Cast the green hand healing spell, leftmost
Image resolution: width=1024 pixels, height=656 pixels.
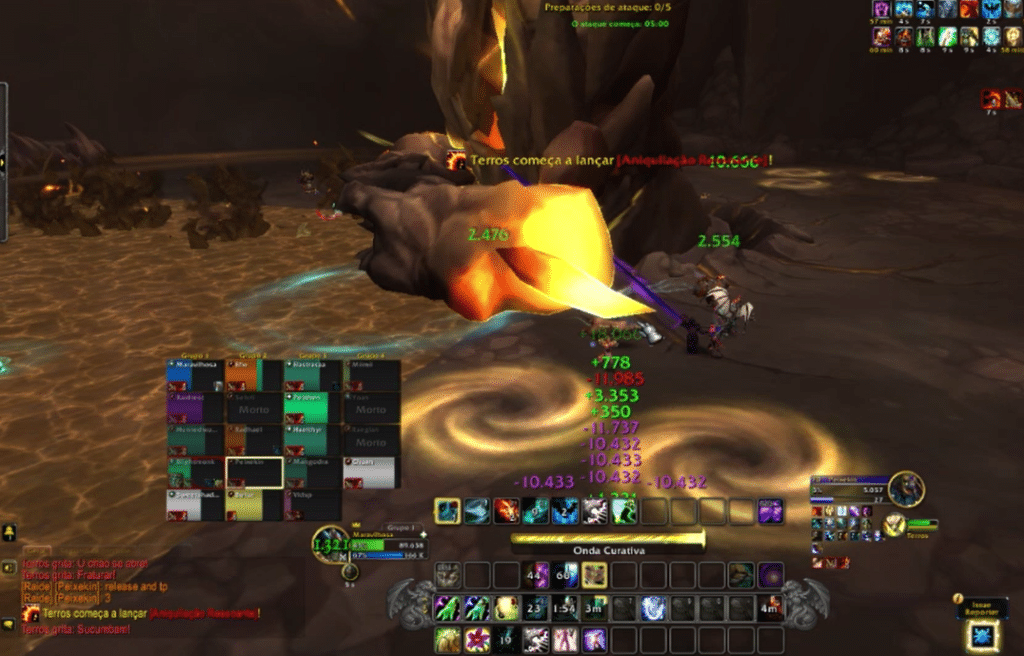[x=447, y=608]
